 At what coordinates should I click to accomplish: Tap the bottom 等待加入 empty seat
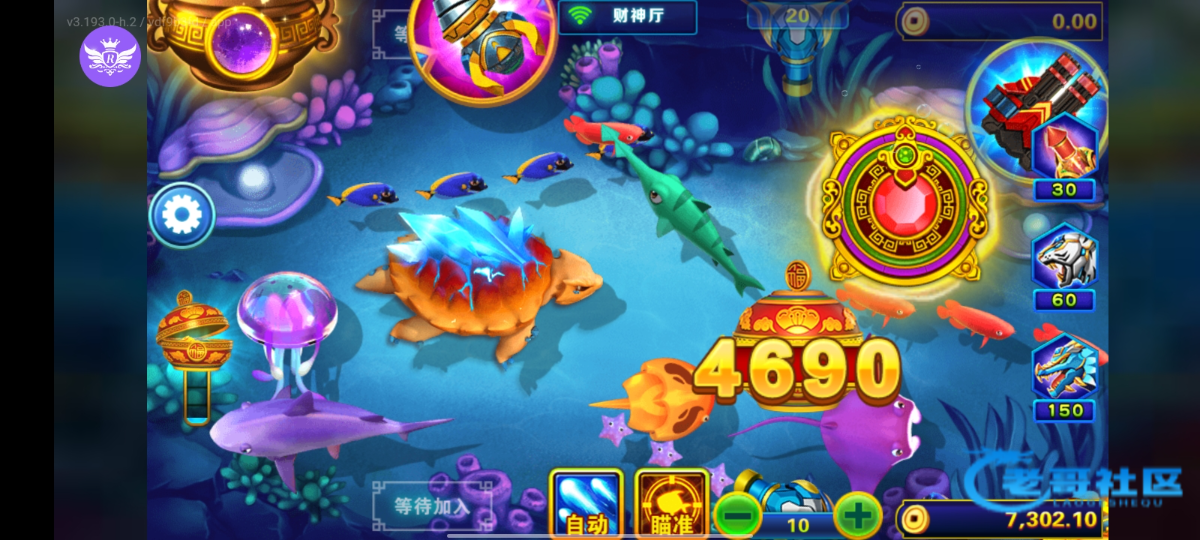(x=432, y=505)
